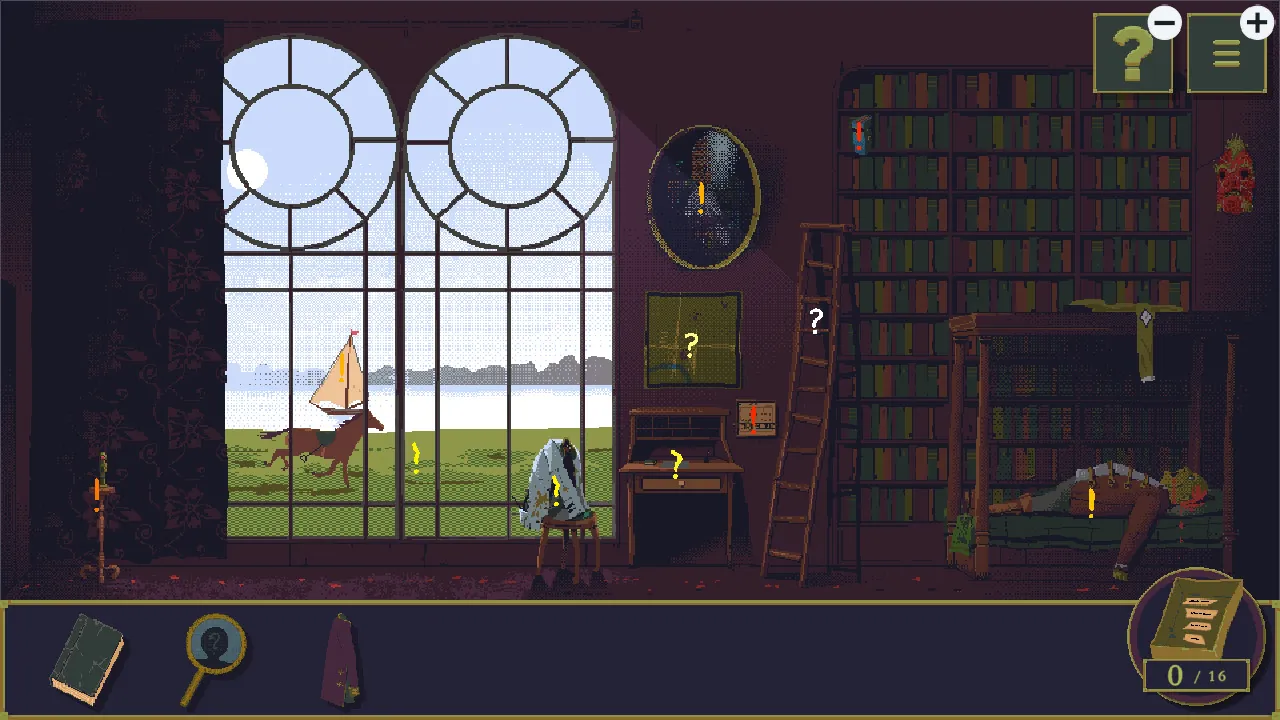Click the question marker on the framed map
The height and width of the screenshot is (720, 1280).
(x=690, y=345)
